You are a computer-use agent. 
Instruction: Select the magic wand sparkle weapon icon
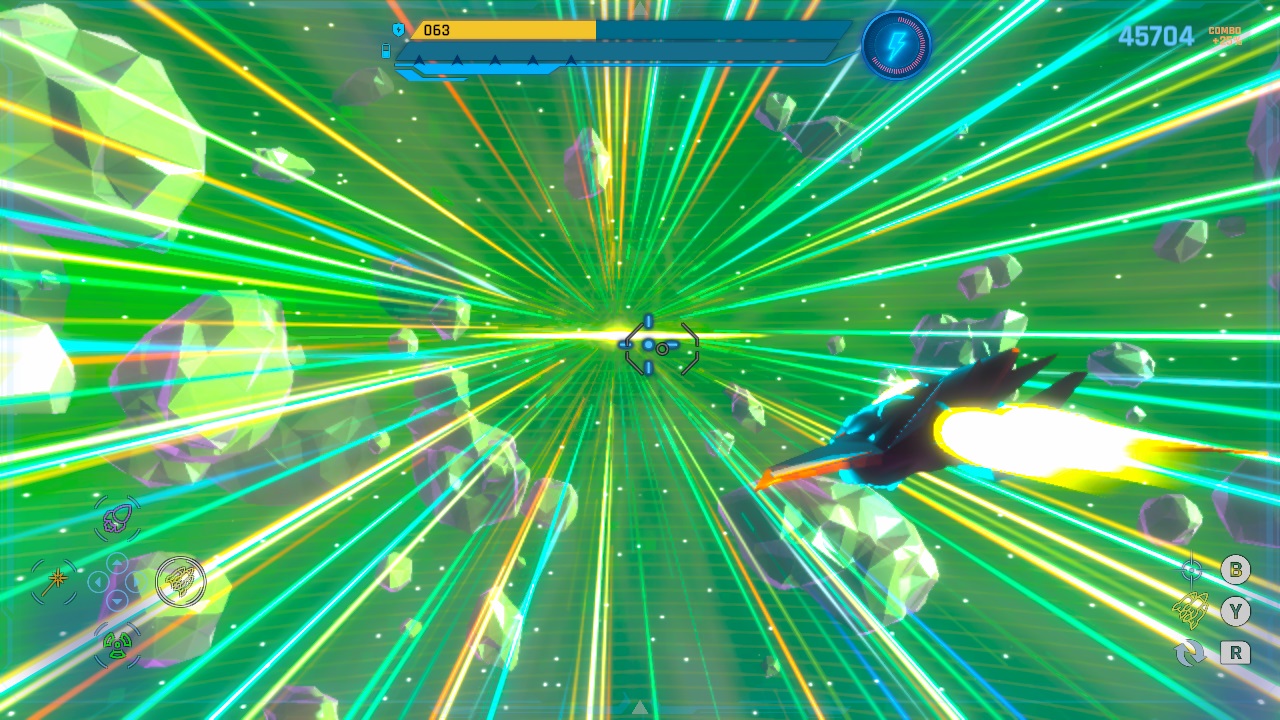55,577
